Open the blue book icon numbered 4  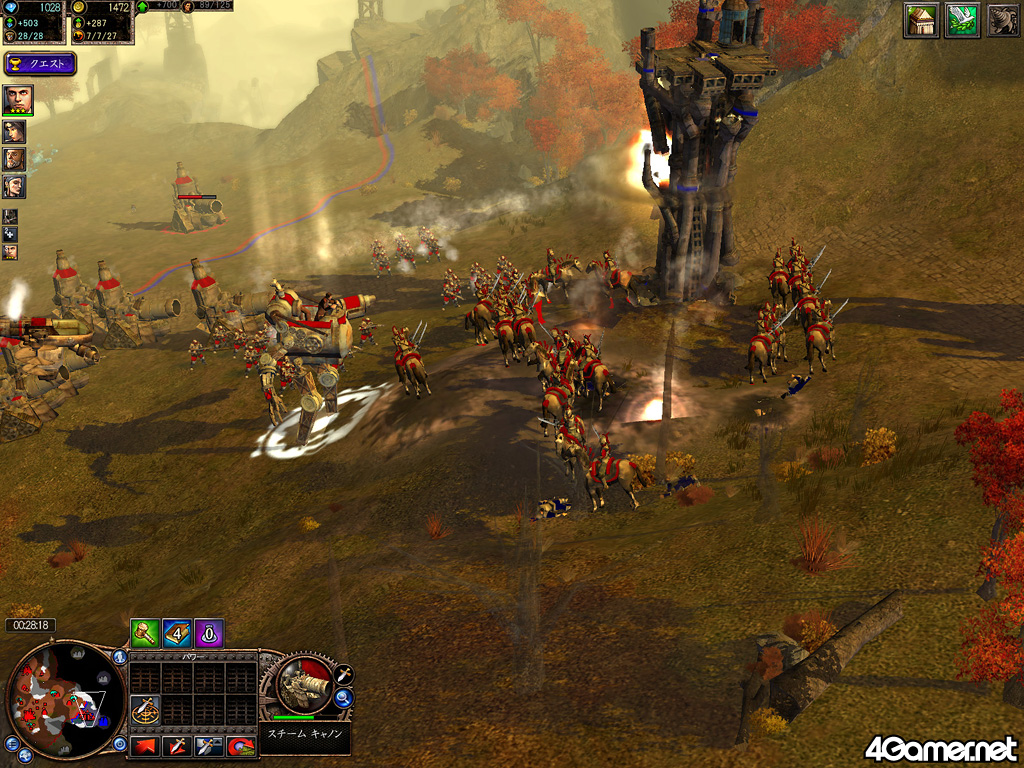(177, 632)
